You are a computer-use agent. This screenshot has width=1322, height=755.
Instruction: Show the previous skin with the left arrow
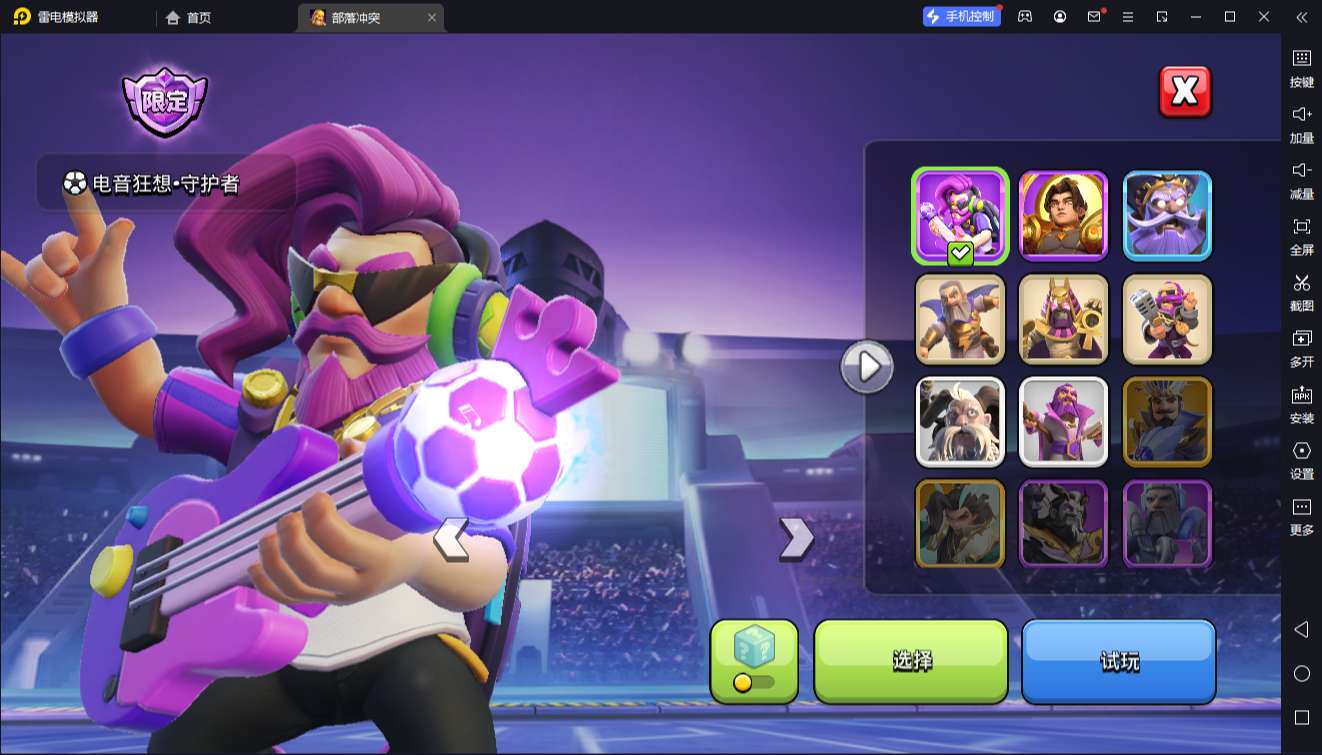451,539
